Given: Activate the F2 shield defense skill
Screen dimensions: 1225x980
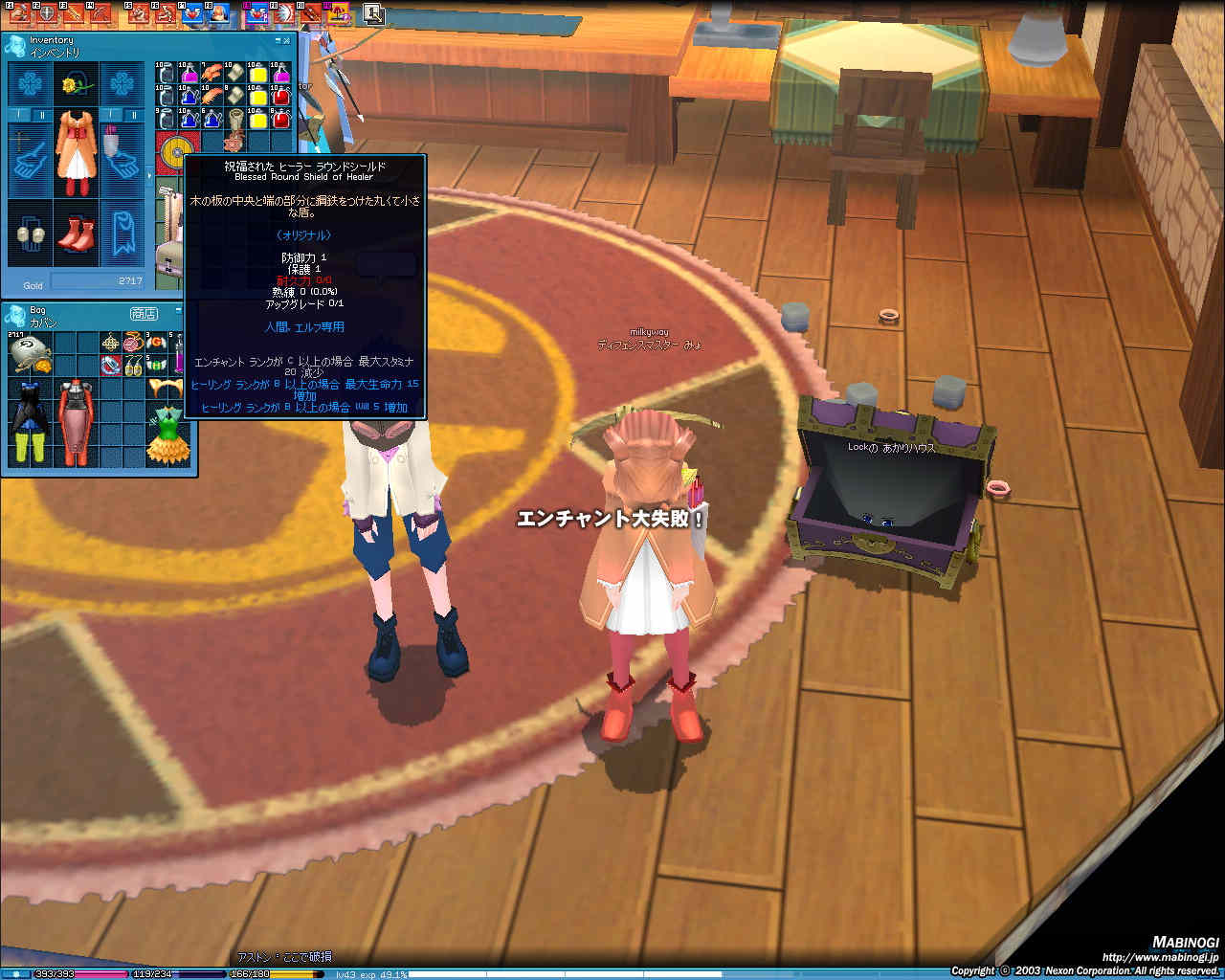Looking at the screenshot, I should (x=45, y=13).
